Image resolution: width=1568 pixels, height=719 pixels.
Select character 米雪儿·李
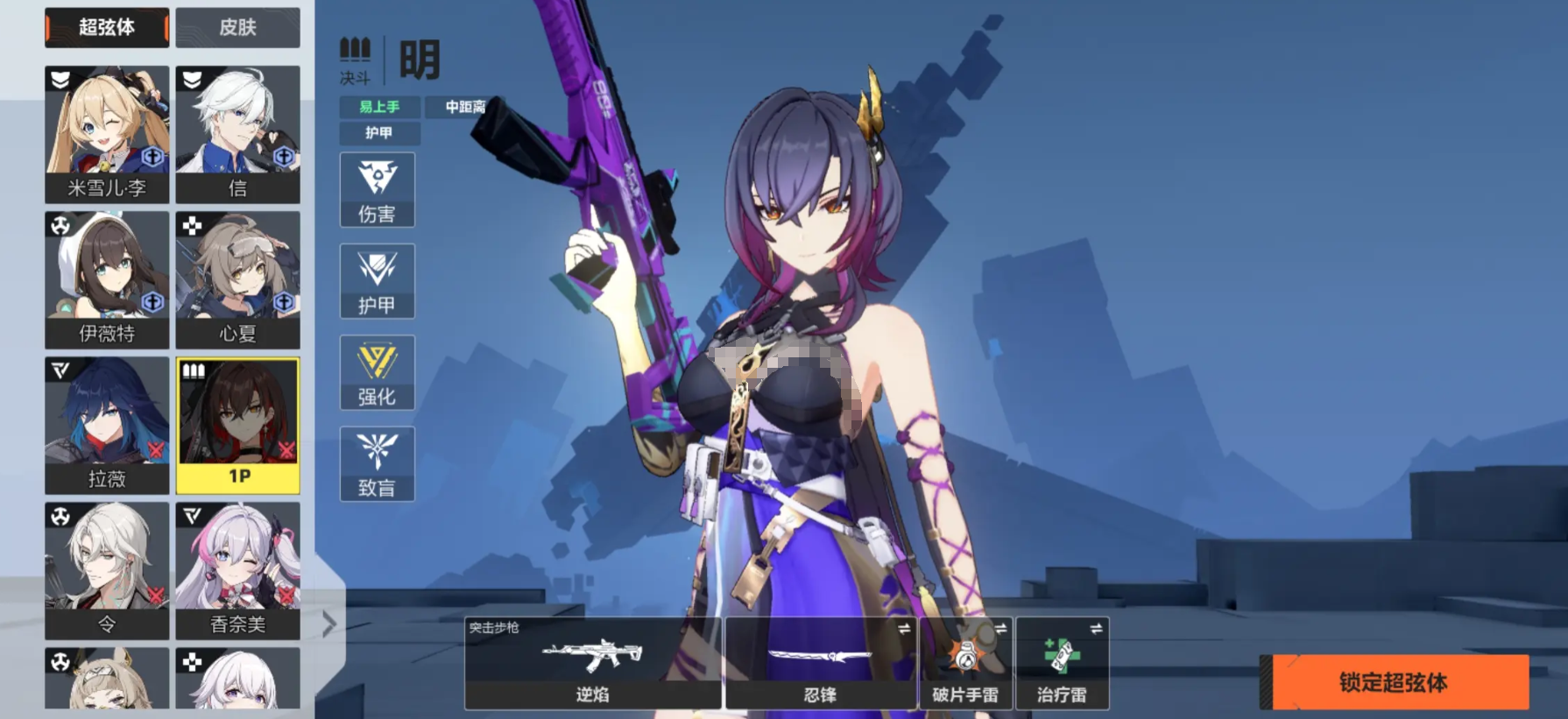107,134
